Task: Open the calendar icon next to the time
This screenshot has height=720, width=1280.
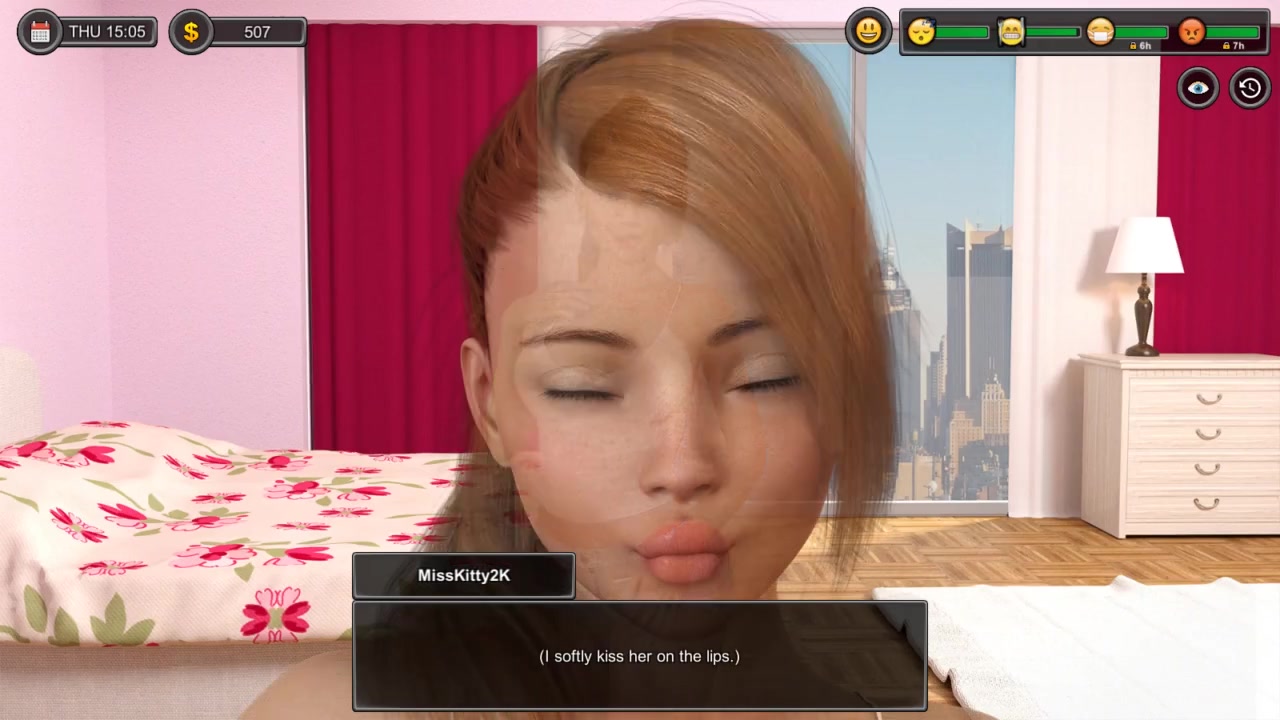Action: coord(40,32)
